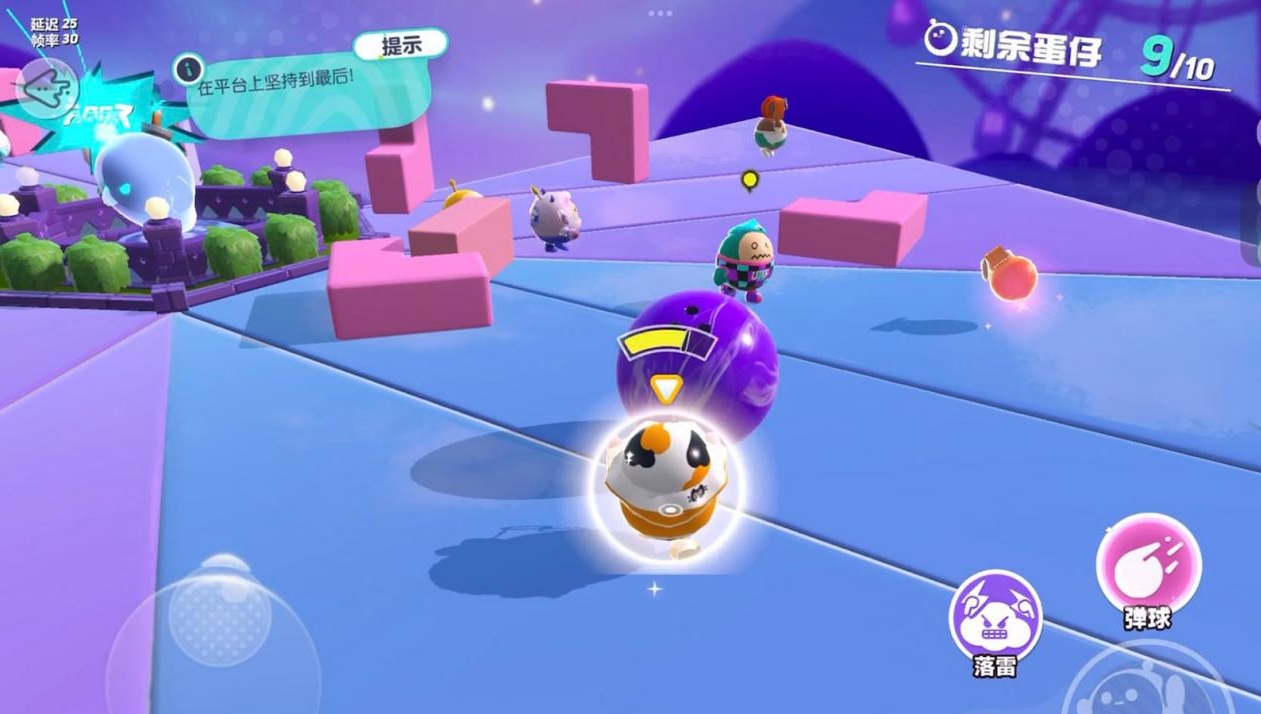
Task: Activate the 落雷 thunder cloud skill
Action: (x=994, y=616)
